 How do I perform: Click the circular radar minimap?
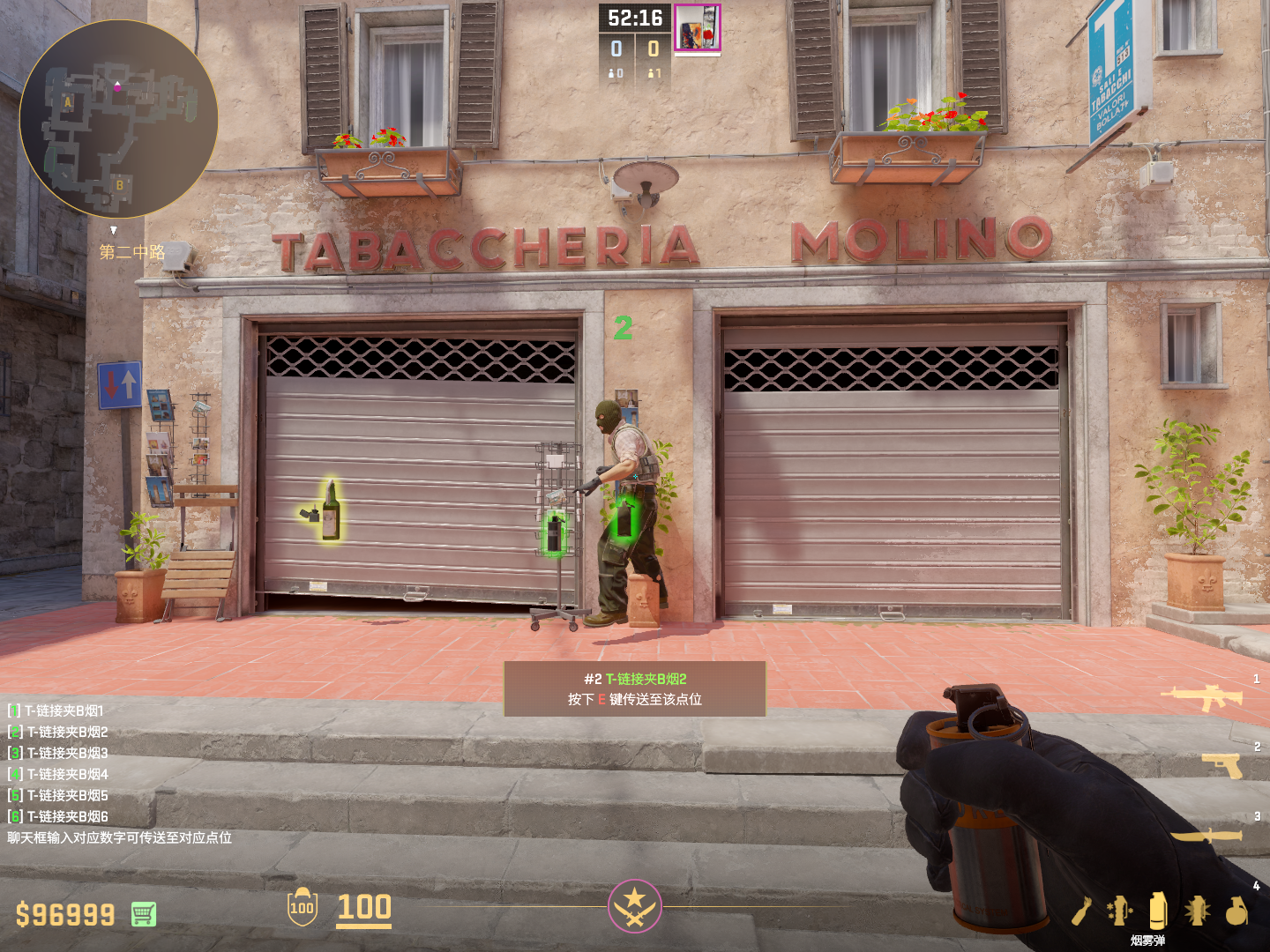[x=118, y=119]
